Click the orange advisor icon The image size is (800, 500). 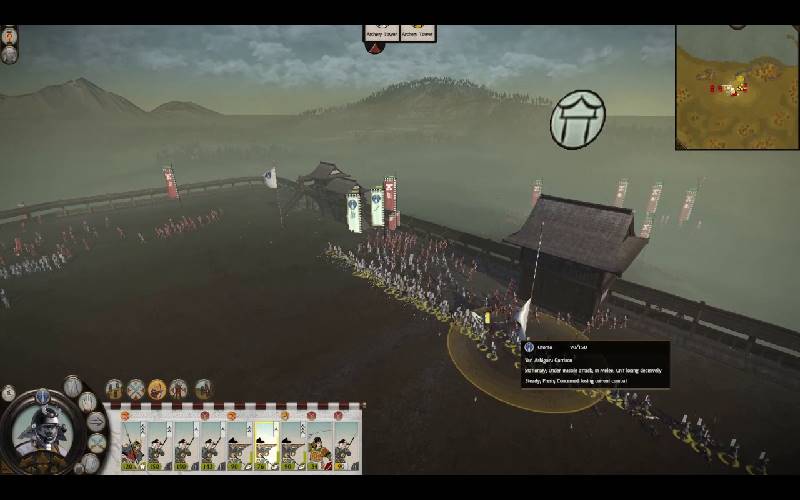tap(9, 36)
